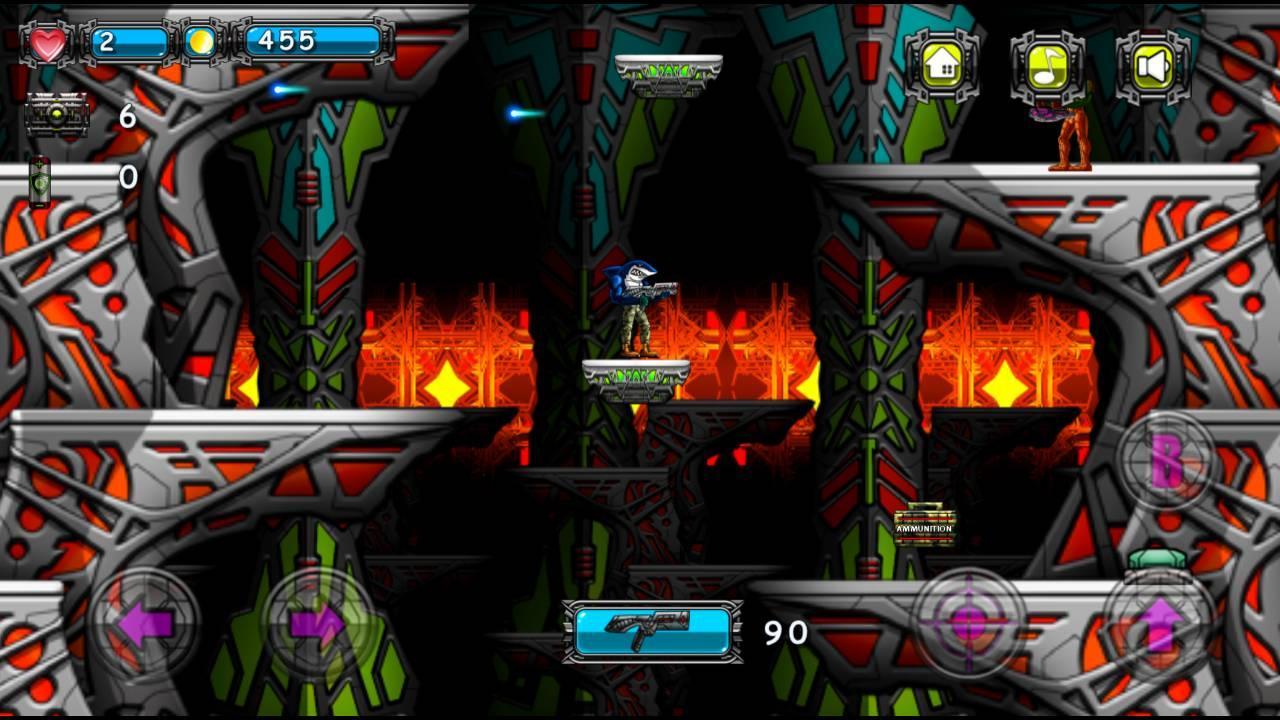Tap the home button
The image size is (1280, 720).
click(x=943, y=67)
